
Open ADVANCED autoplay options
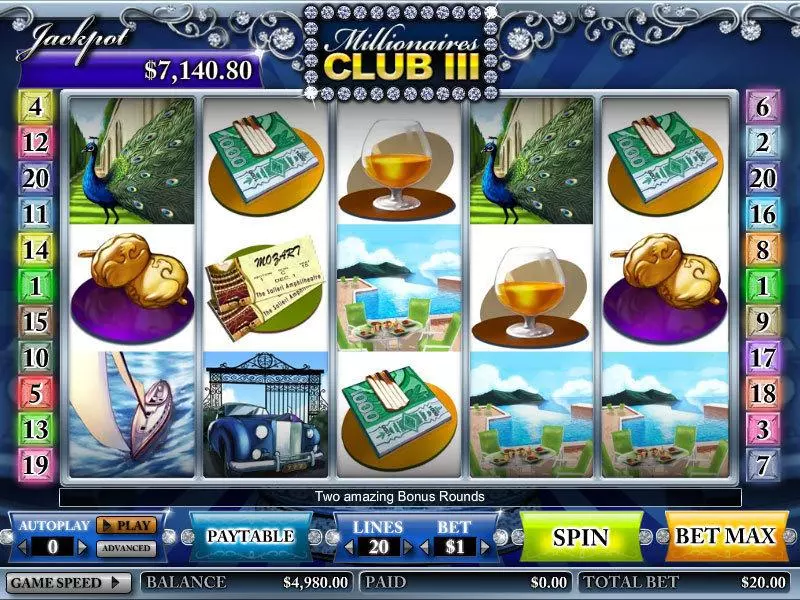tap(126, 548)
